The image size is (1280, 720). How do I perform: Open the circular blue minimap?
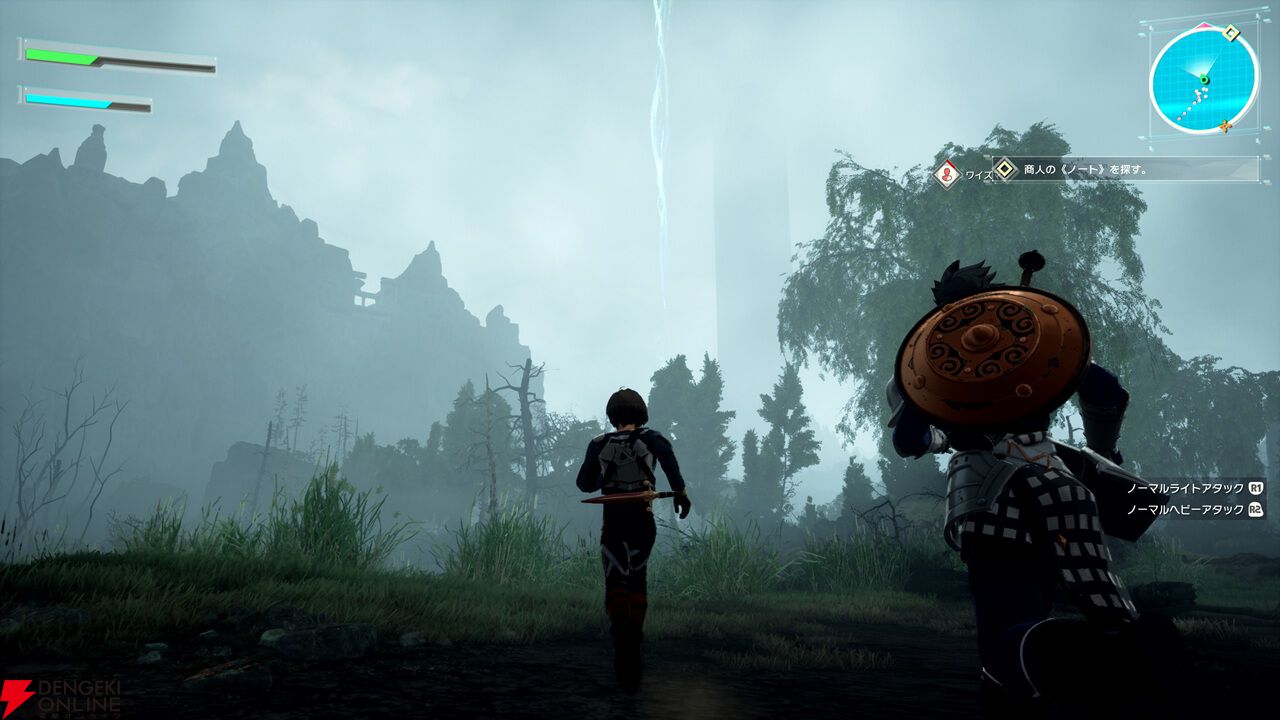pos(1203,80)
